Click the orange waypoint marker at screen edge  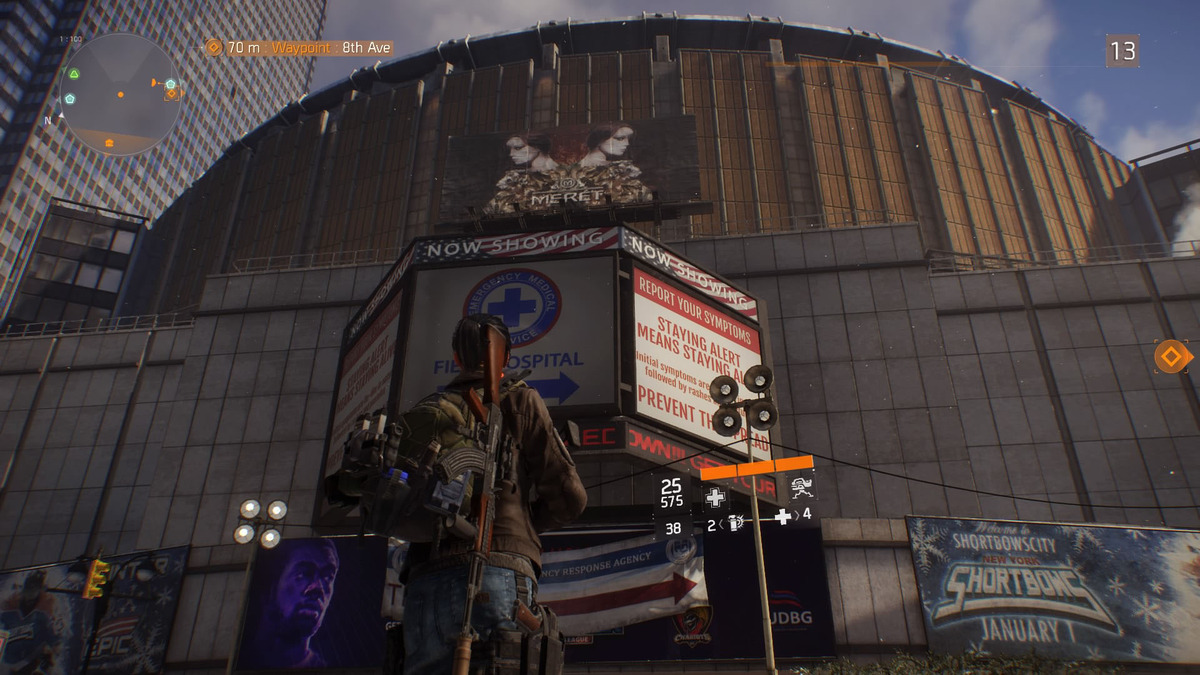[x=1171, y=356]
